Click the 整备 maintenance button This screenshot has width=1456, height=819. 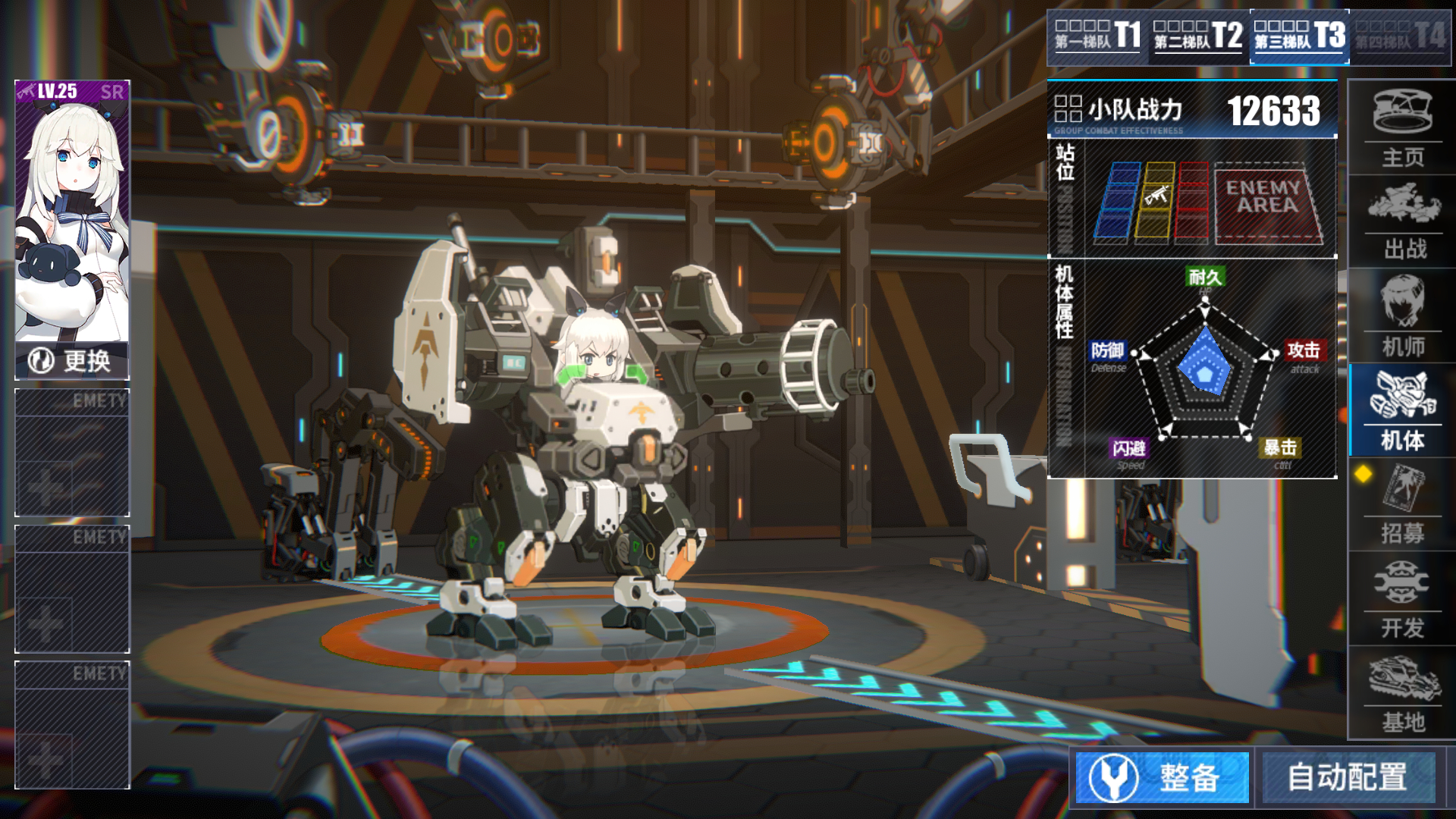pyautogui.click(x=1163, y=777)
